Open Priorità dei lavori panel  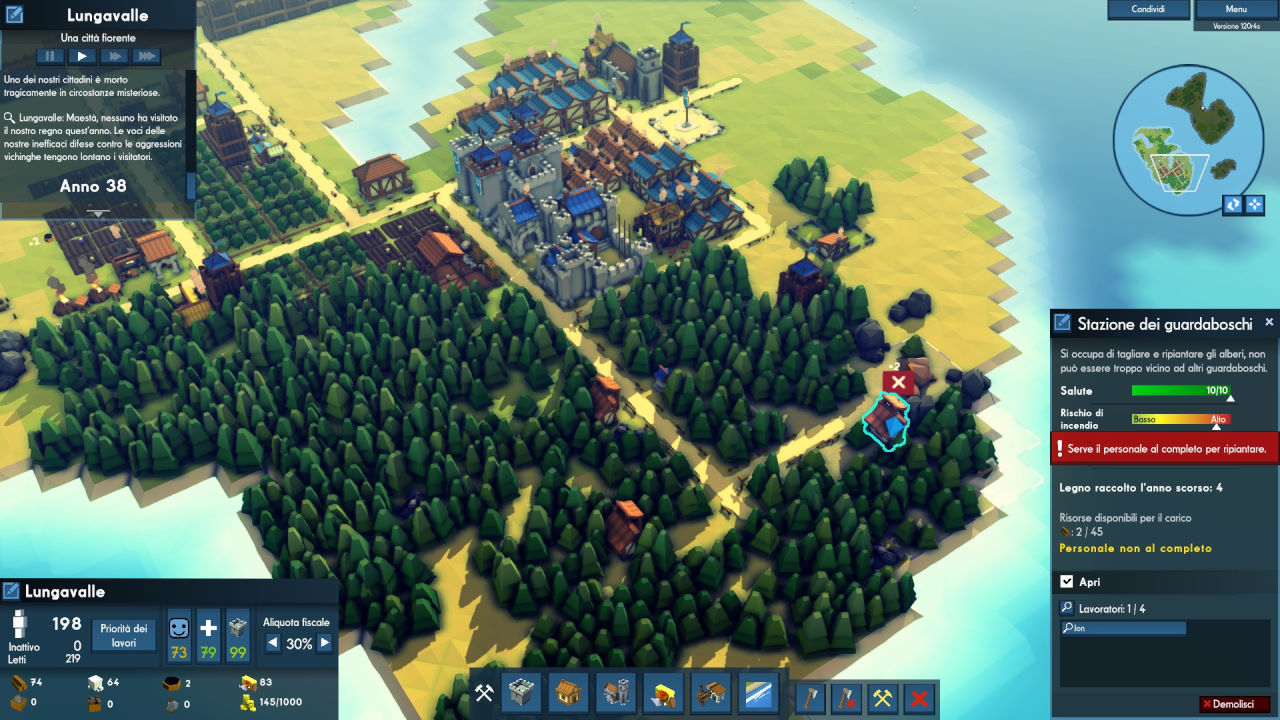tap(125, 635)
